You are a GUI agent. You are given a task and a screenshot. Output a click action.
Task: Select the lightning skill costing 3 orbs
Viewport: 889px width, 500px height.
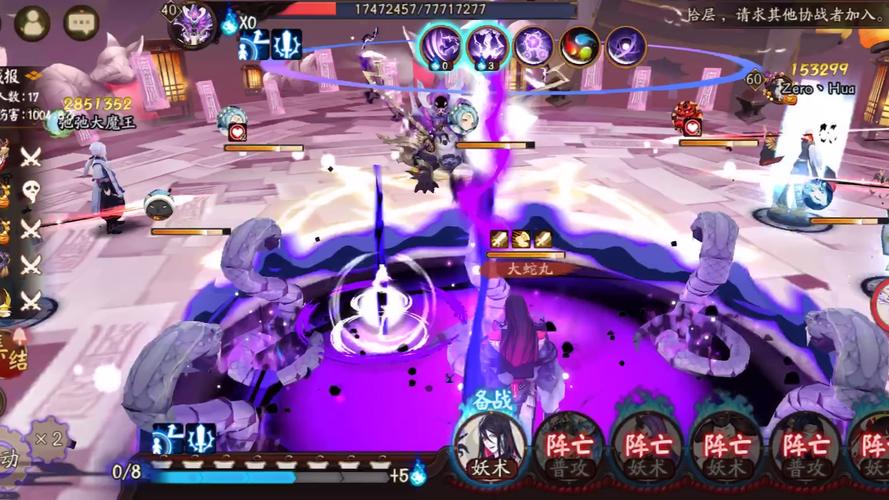tap(487, 46)
